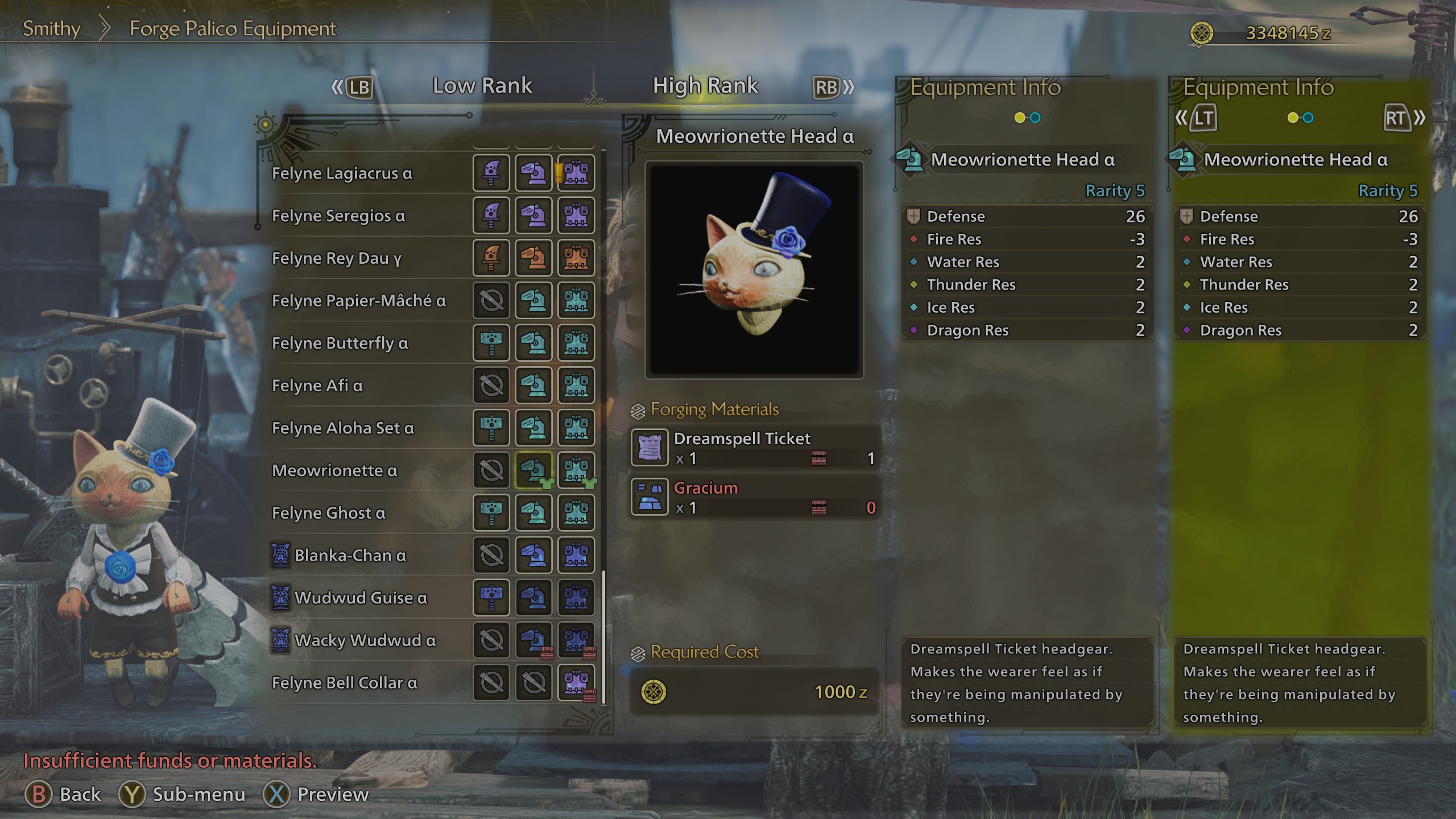Image resolution: width=1456 pixels, height=819 pixels.
Task: Click the disabled head slot for Felyne Bell Collar α
Action: tap(533, 682)
